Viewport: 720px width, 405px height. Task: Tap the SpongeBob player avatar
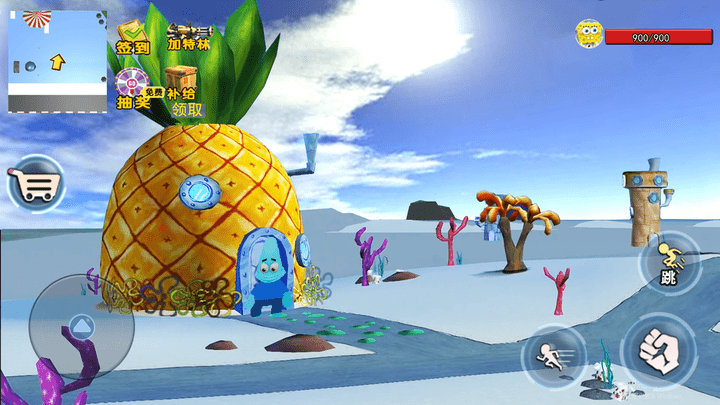589,36
